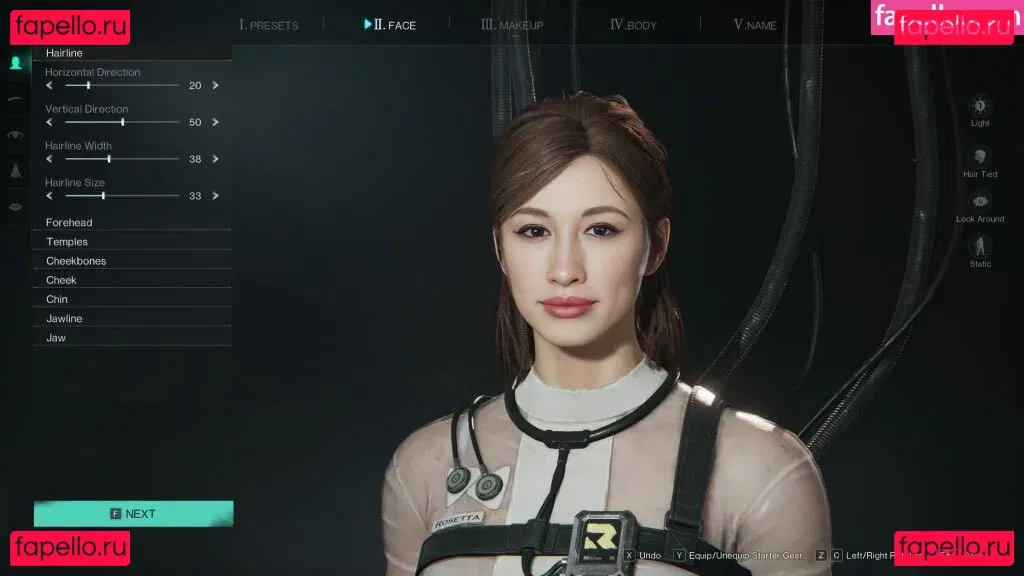The height and width of the screenshot is (576, 1024).
Task: Click the NEXT button
Action: (133, 513)
